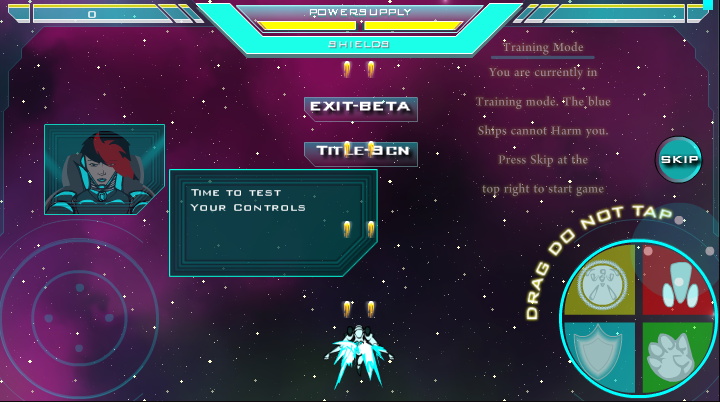This screenshot has width=720, height=402.
Task: Activate the teal shield ability quadrant
Action: tap(602, 354)
